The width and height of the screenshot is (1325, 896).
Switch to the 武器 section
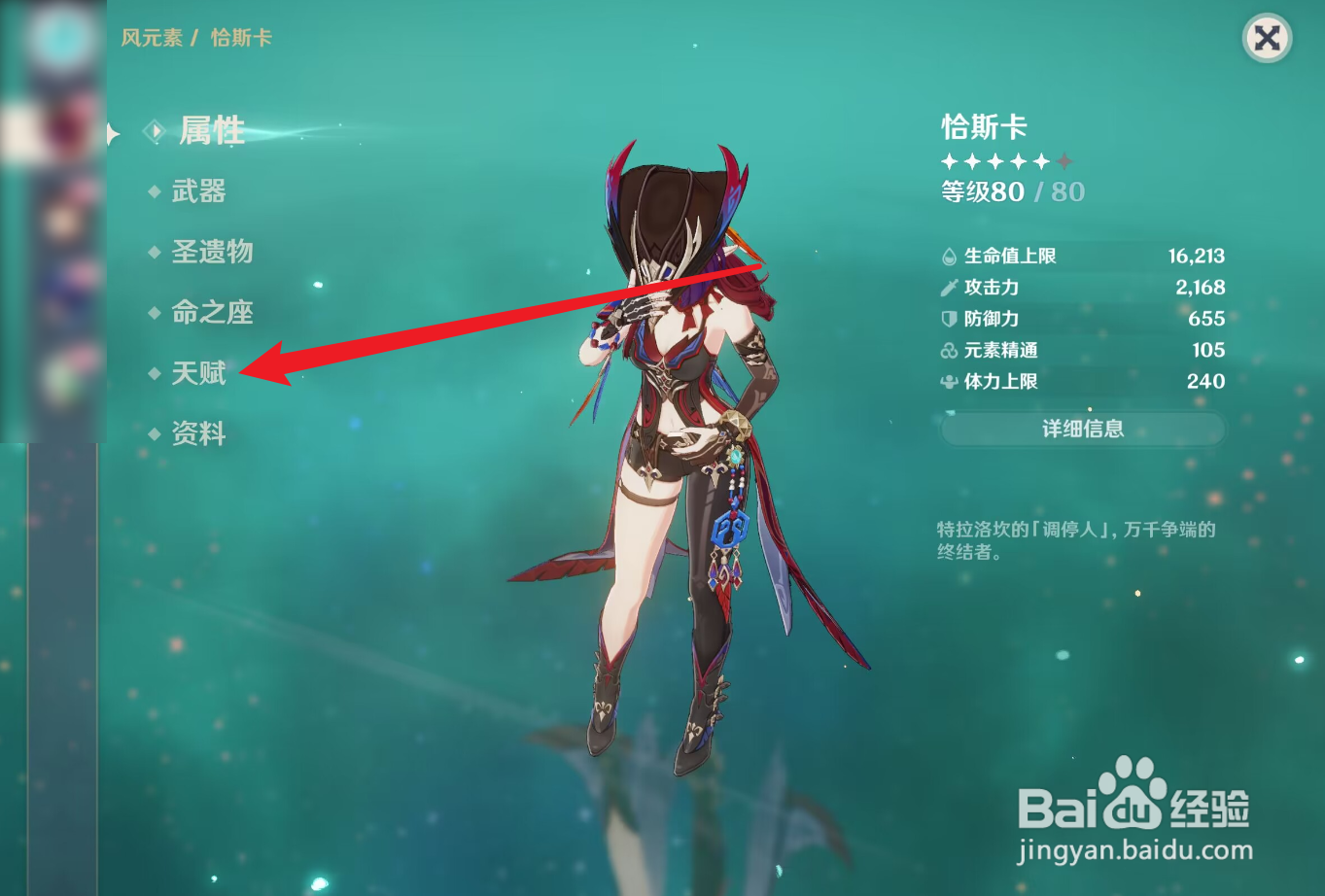click(201, 192)
